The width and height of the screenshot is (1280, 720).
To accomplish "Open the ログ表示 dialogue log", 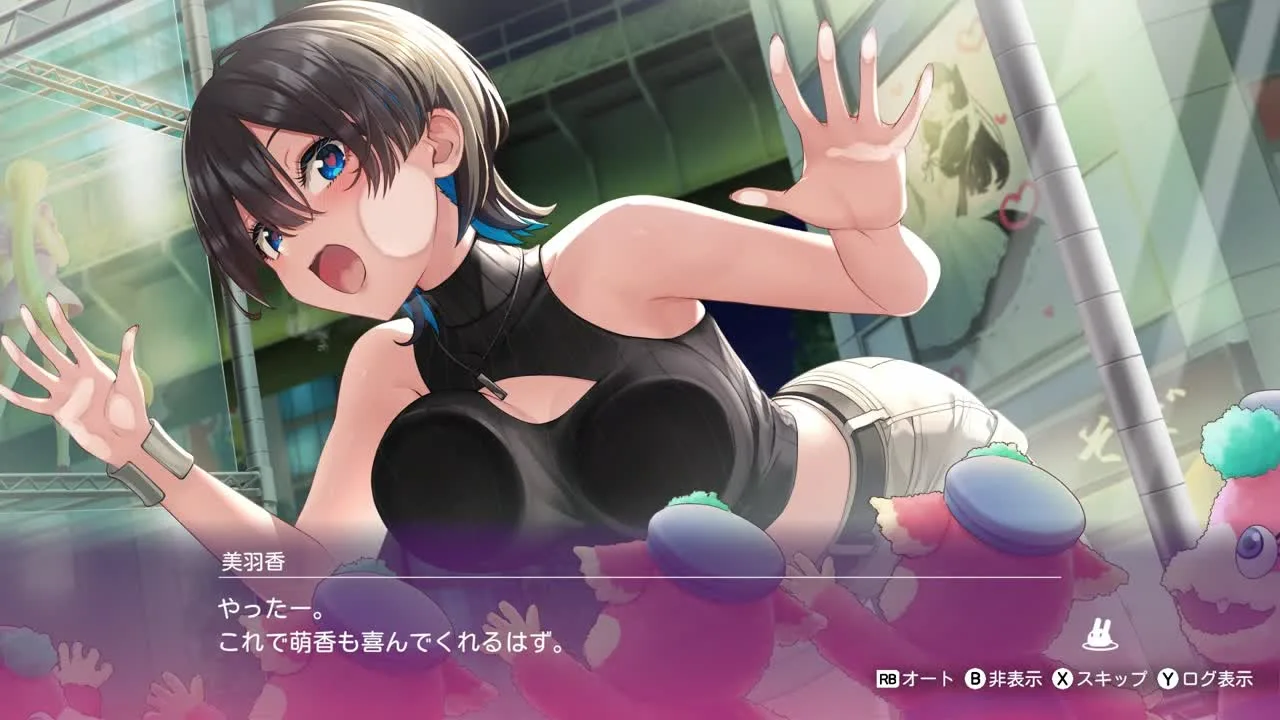I will pos(1205,679).
